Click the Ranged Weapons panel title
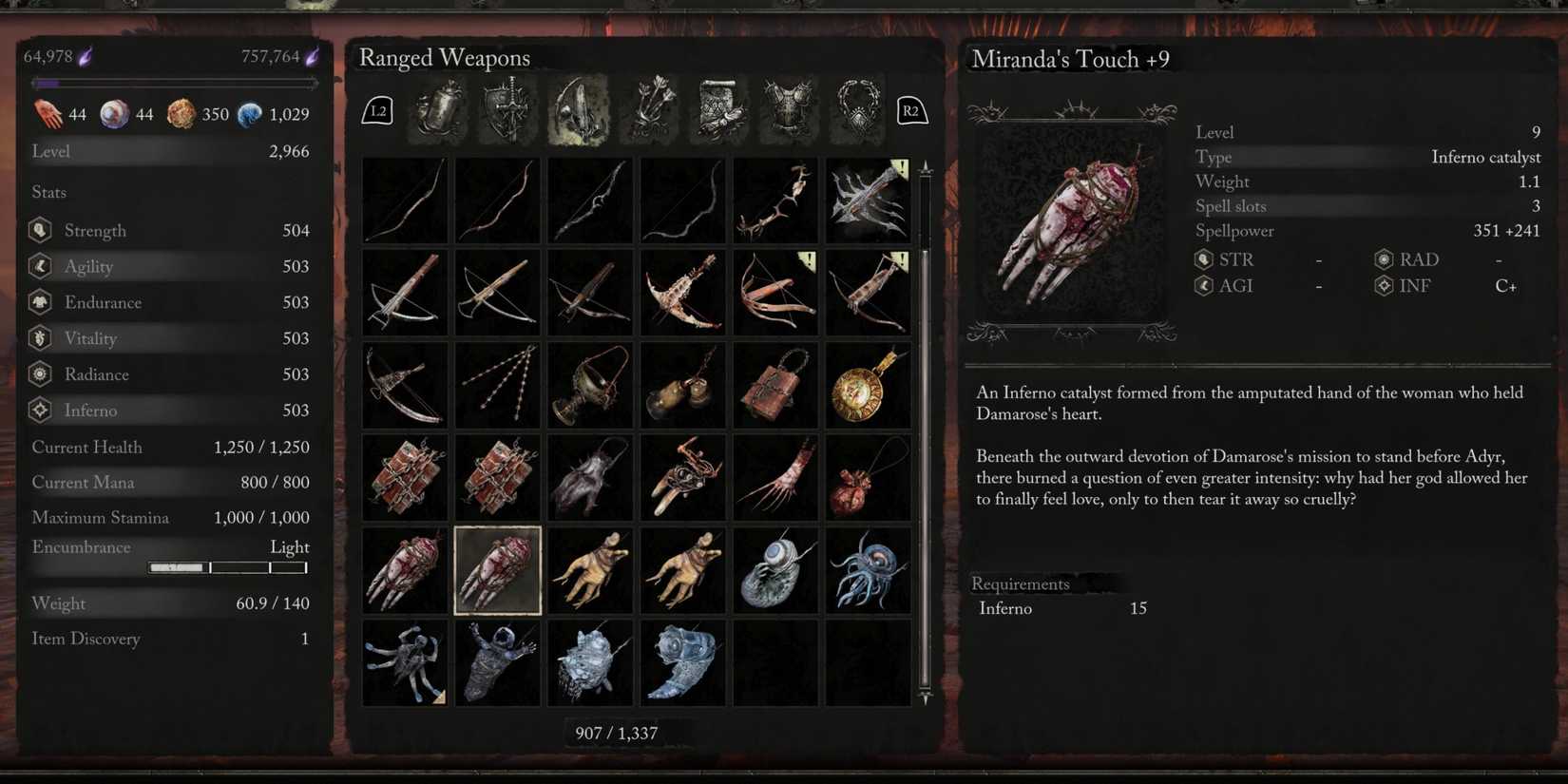The height and width of the screenshot is (784, 1568). tap(444, 58)
